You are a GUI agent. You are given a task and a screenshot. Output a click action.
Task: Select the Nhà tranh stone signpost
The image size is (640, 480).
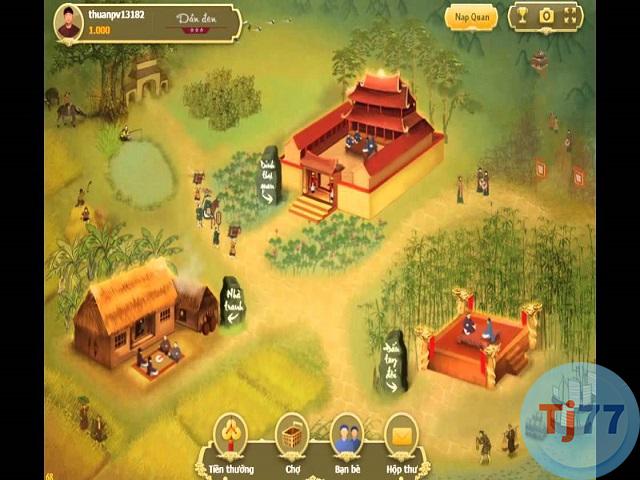pyautogui.click(x=232, y=301)
